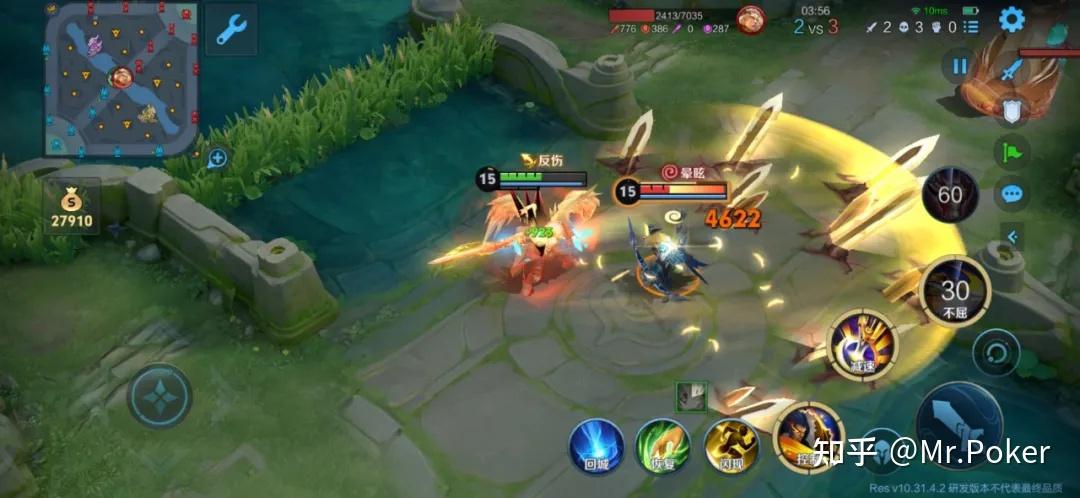
Task: Tap the virtual joystick pad
Action: point(160,396)
